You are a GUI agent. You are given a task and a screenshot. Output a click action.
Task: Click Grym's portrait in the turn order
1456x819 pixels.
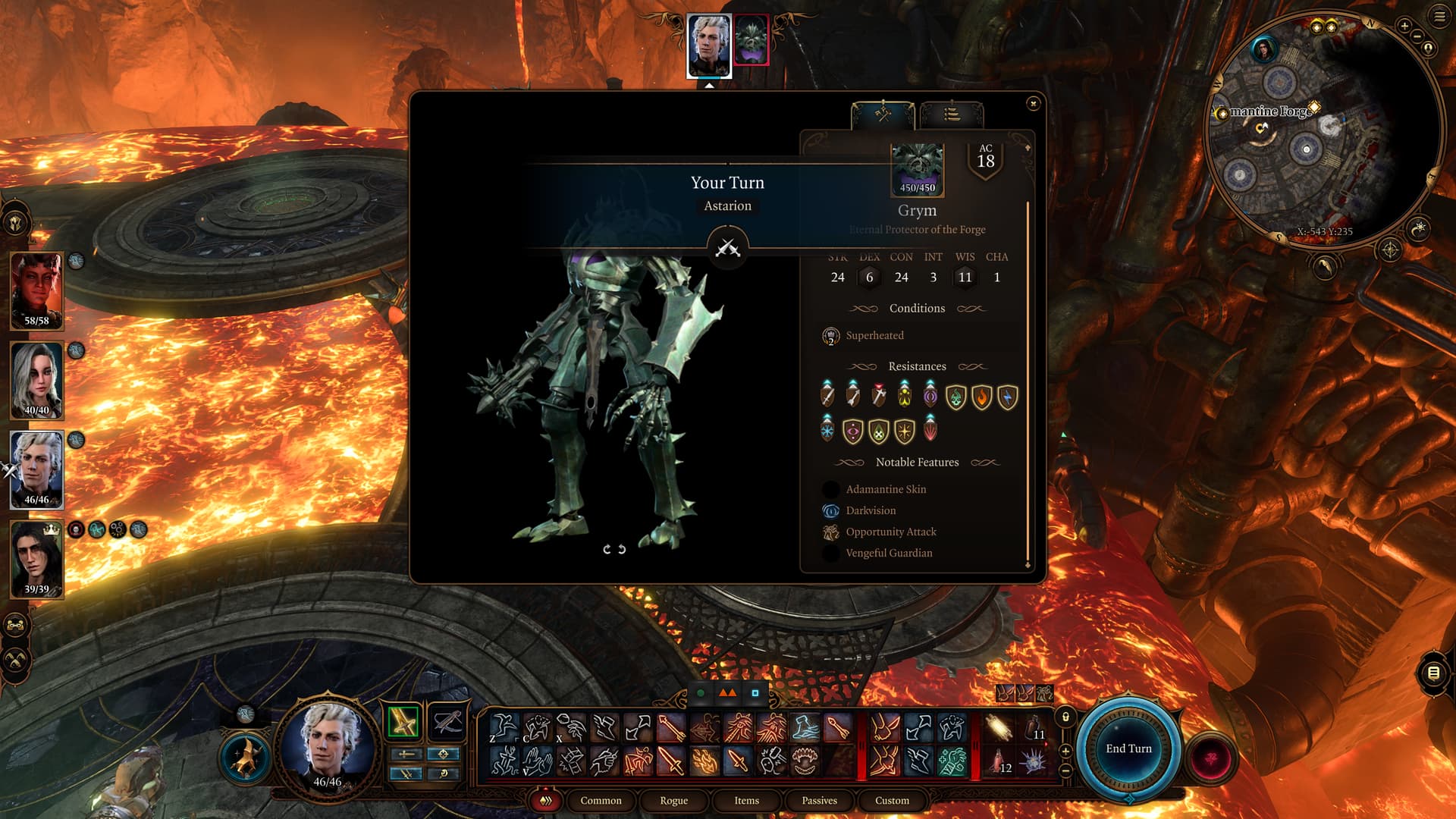[x=751, y=39]
